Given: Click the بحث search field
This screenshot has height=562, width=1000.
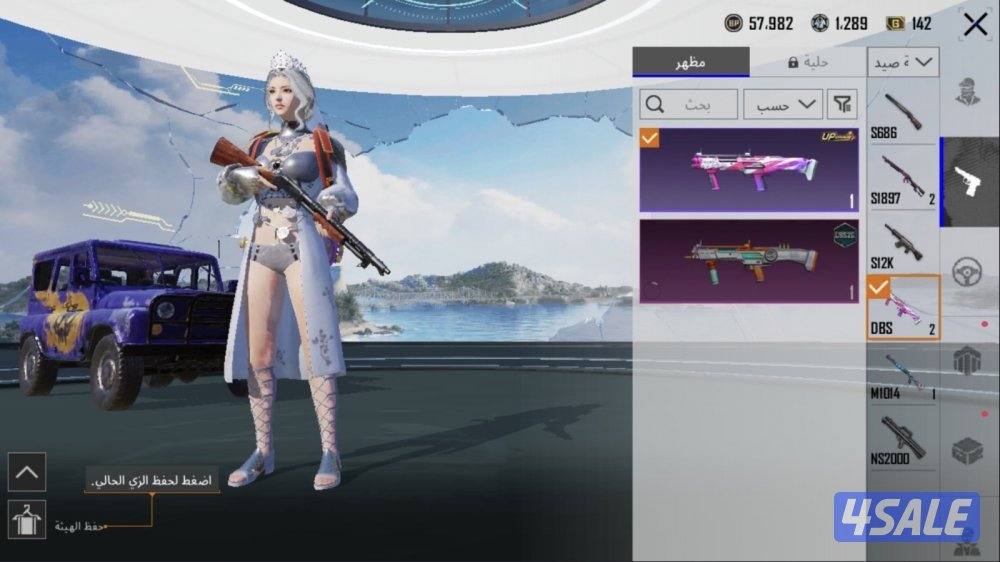Looking at the screenshot, I should (x=689, y=104).
